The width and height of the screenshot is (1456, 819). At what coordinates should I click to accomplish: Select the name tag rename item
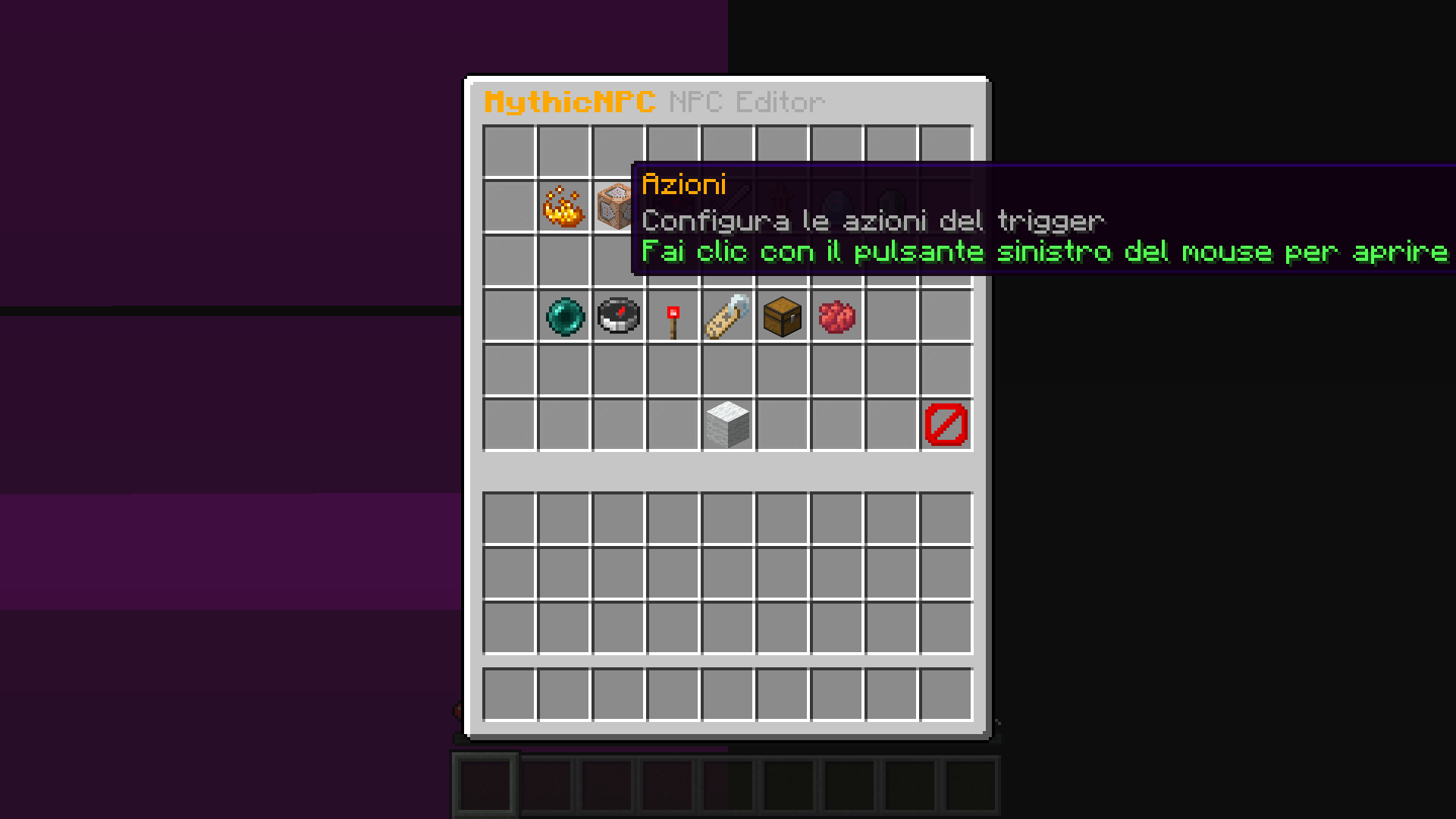[728, 316]
